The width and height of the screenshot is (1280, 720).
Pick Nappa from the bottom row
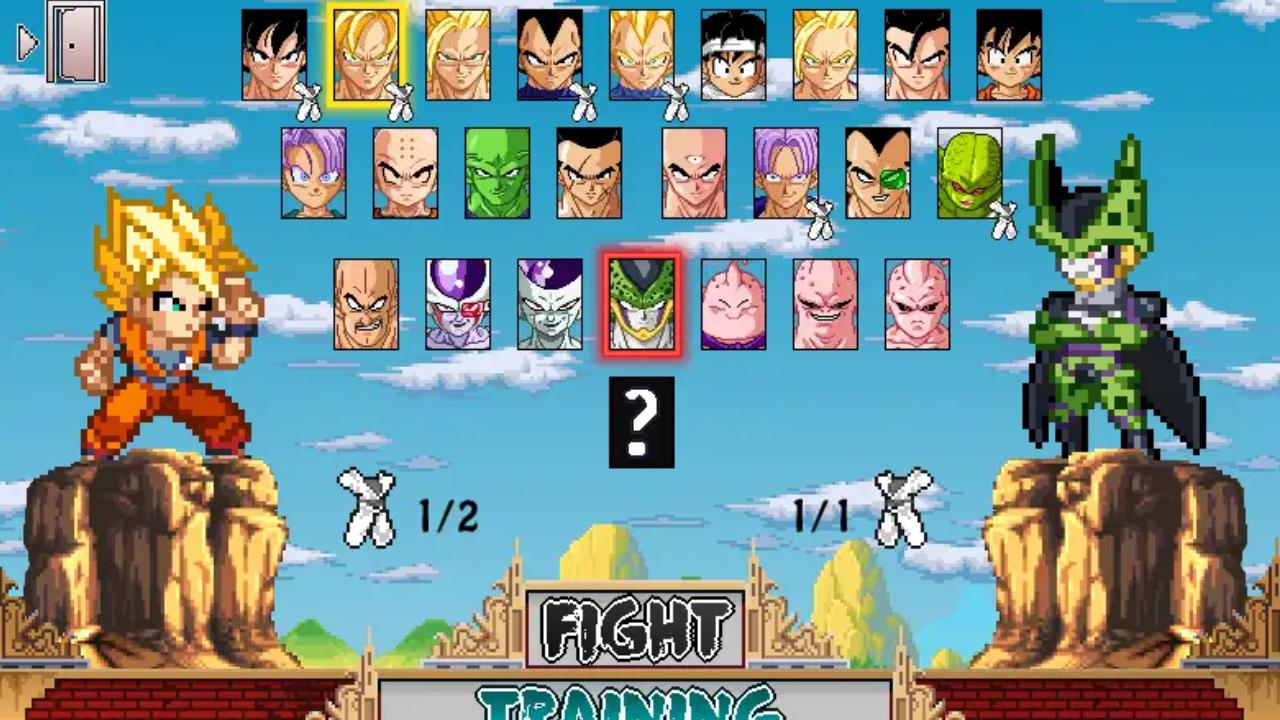(x=365, y=303)
